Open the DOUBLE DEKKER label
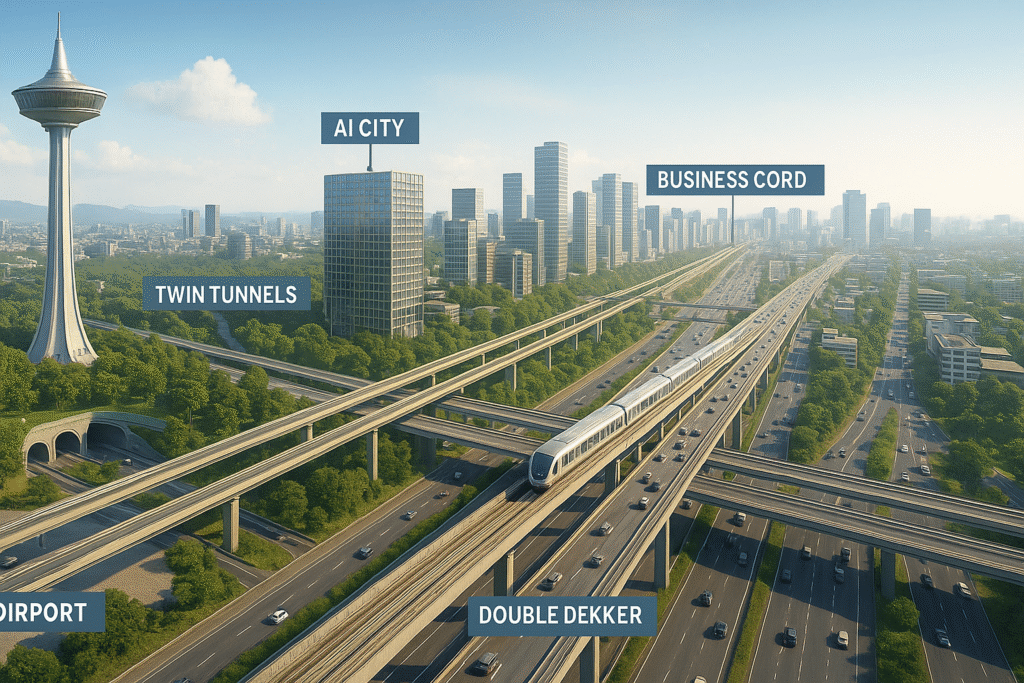Viewport: 1024px width, 683px height. click(x=562, y=616)
